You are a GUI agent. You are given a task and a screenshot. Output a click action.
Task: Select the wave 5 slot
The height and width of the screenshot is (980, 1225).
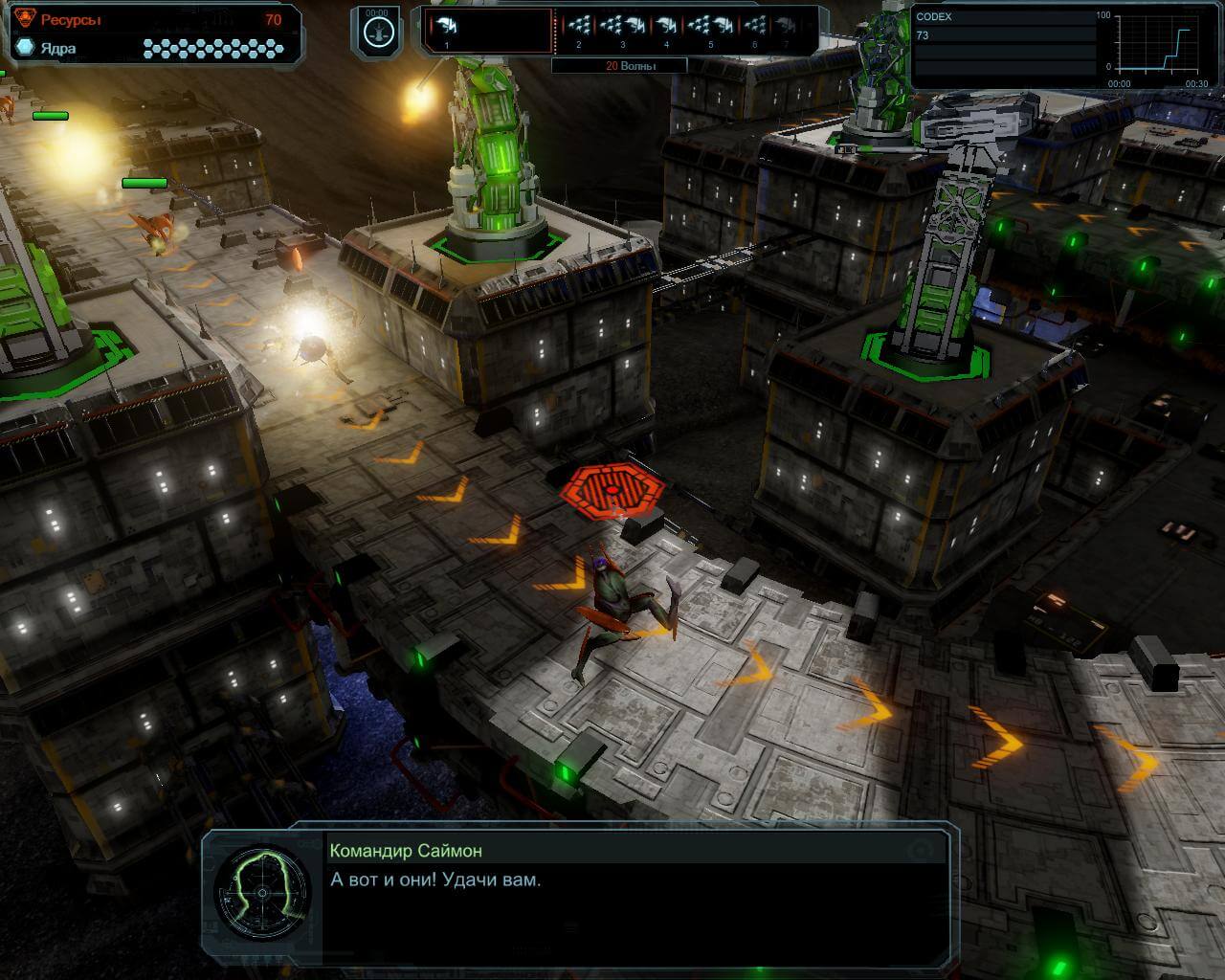point(710,30)
